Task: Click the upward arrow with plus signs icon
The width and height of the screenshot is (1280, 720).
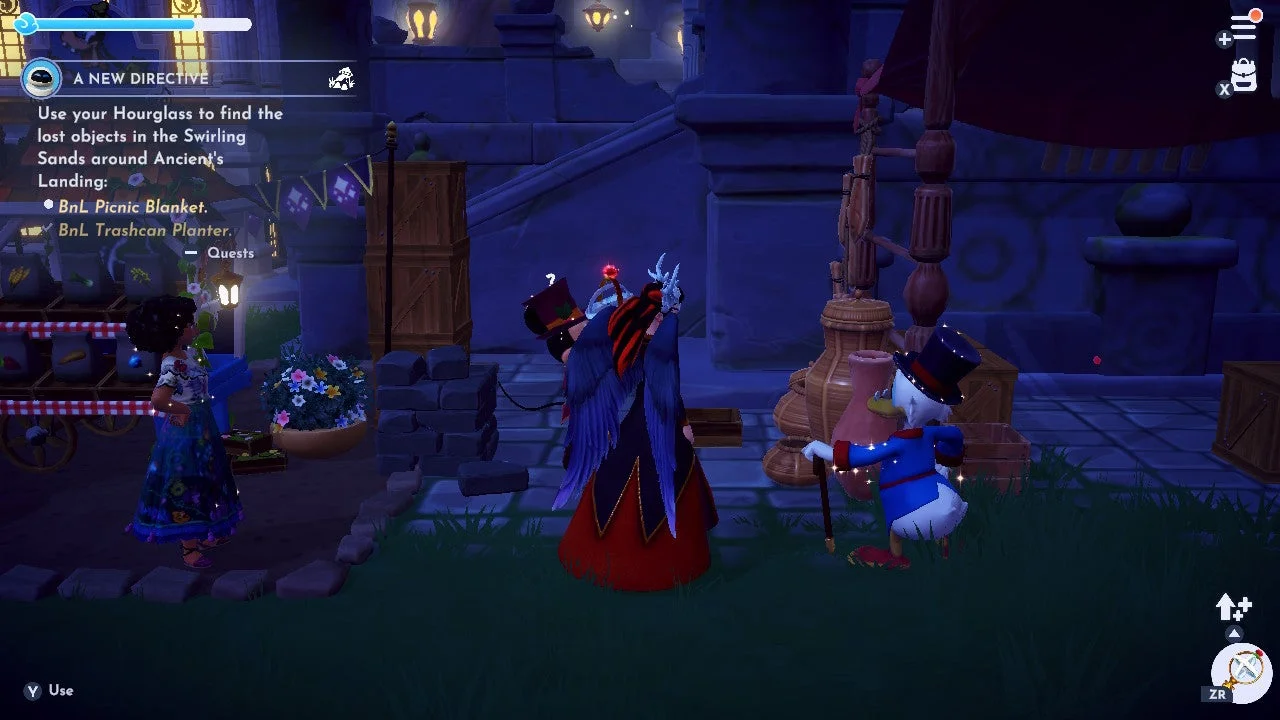Action: (1232, 606)
